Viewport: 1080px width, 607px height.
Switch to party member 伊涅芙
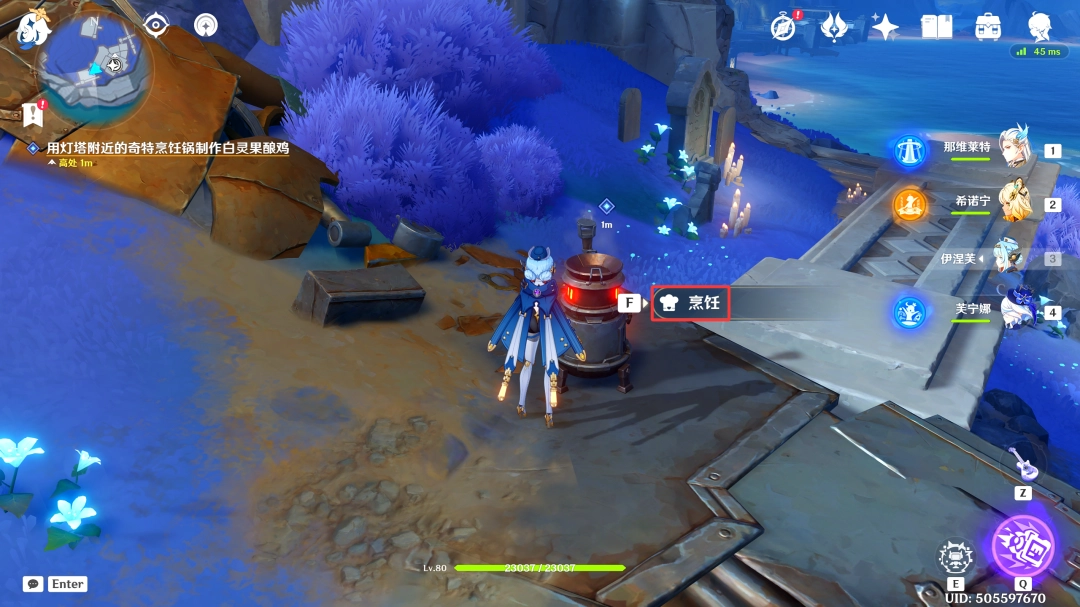[1008, 257]
